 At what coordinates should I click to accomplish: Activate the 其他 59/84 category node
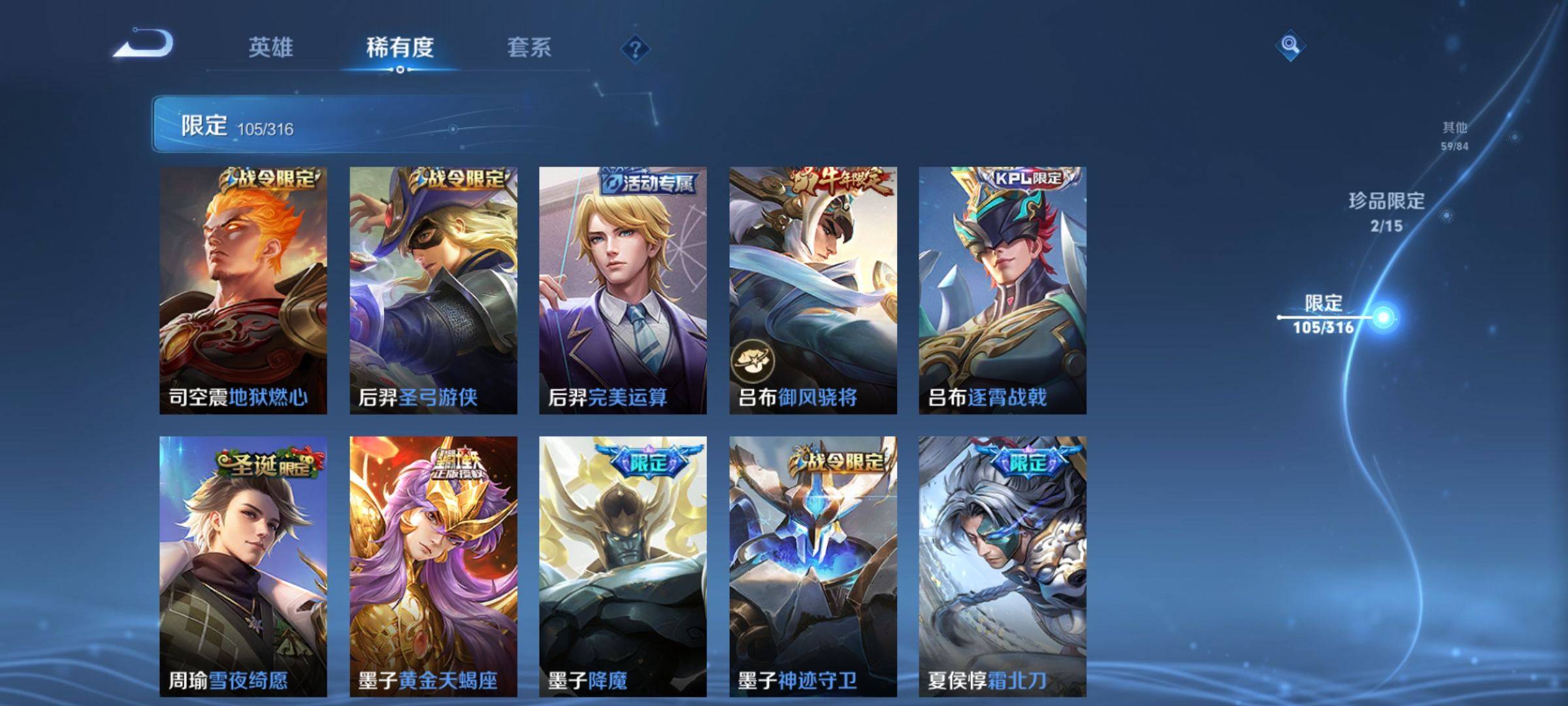(1456, 134)
